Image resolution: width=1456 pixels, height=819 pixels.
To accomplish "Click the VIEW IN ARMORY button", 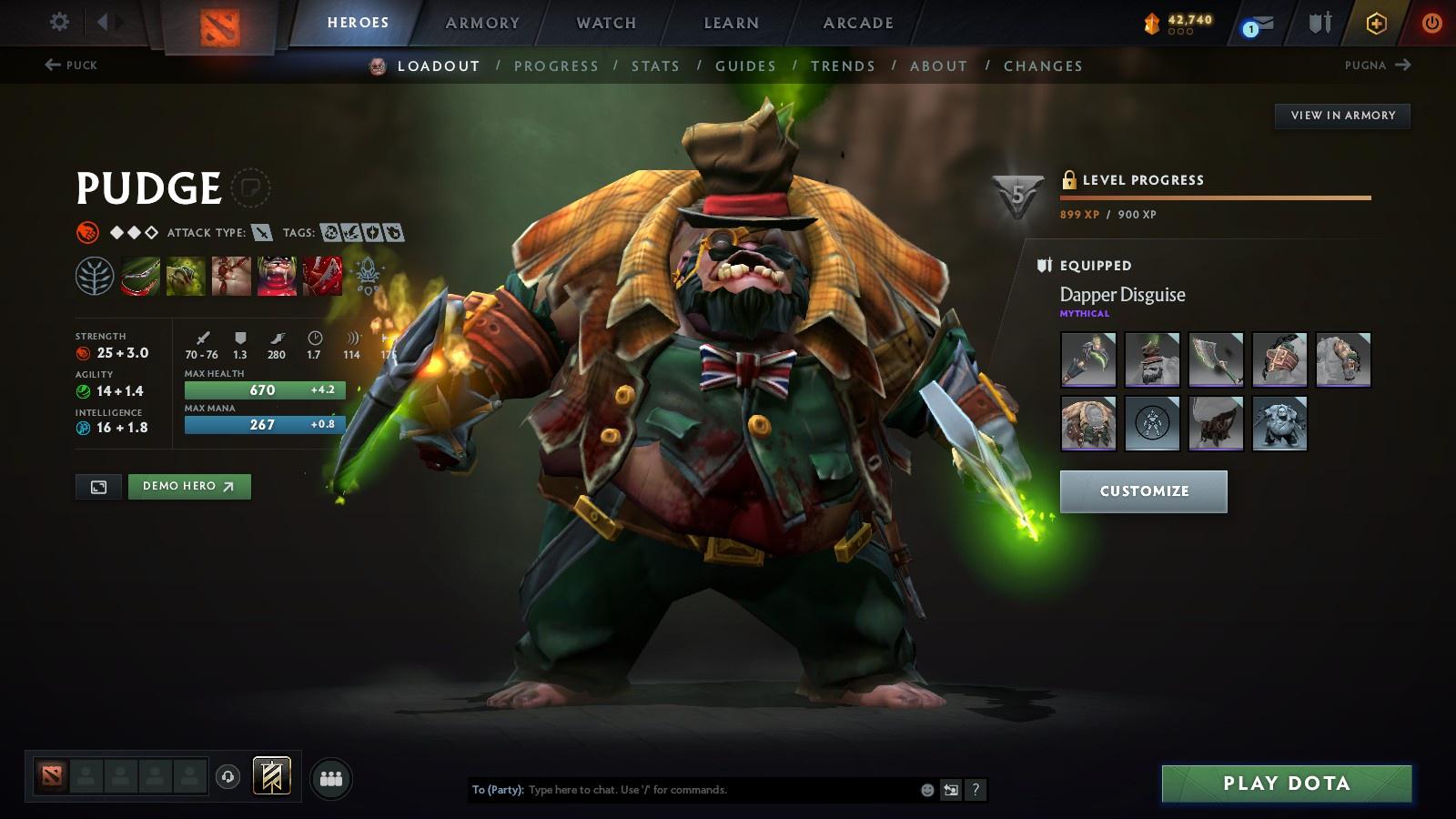I will pos(1341,116).
